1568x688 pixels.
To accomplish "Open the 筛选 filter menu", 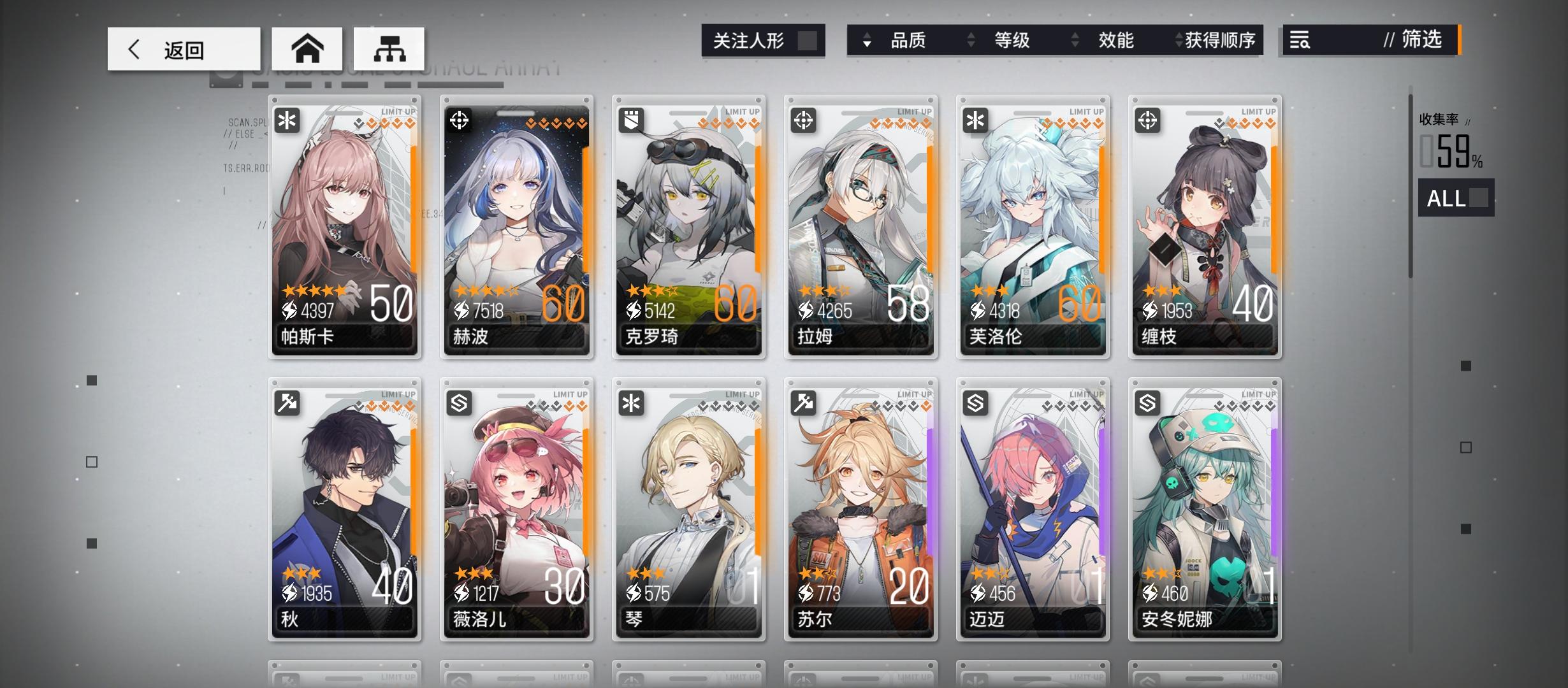I will click(1425, 40).
